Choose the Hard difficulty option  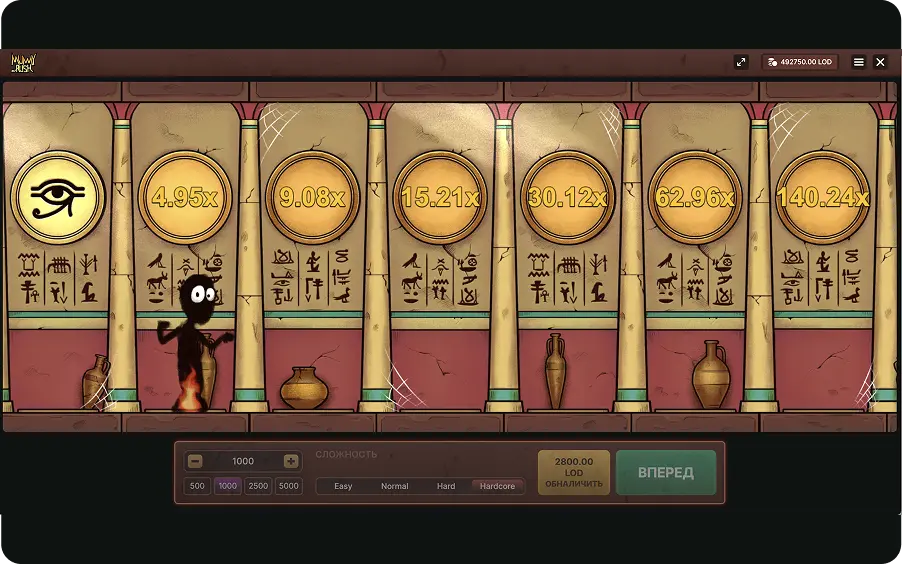446,486
